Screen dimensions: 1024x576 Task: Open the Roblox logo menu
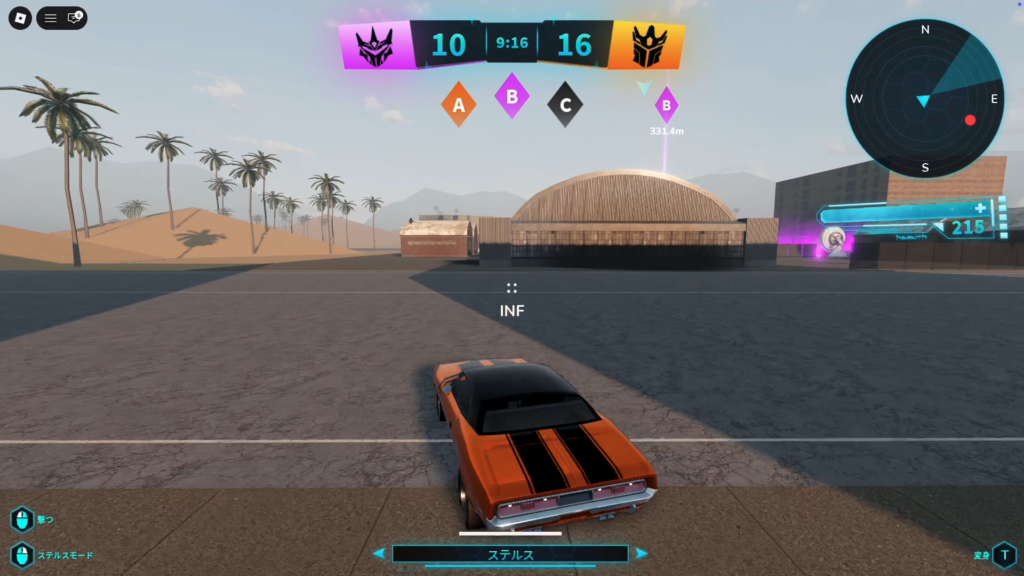tap(20, 18)
